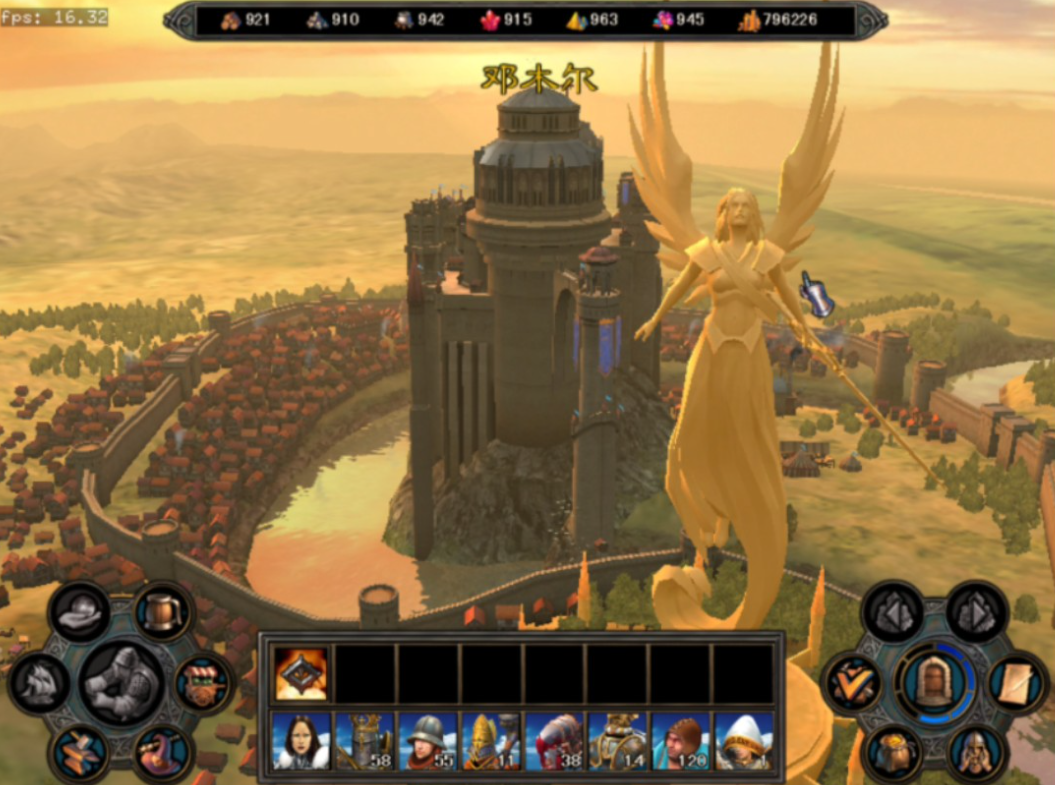
Task: Choose the kettle-helmet soldier stack of 55
Action: pyautogui.click(x=427, y=741)
